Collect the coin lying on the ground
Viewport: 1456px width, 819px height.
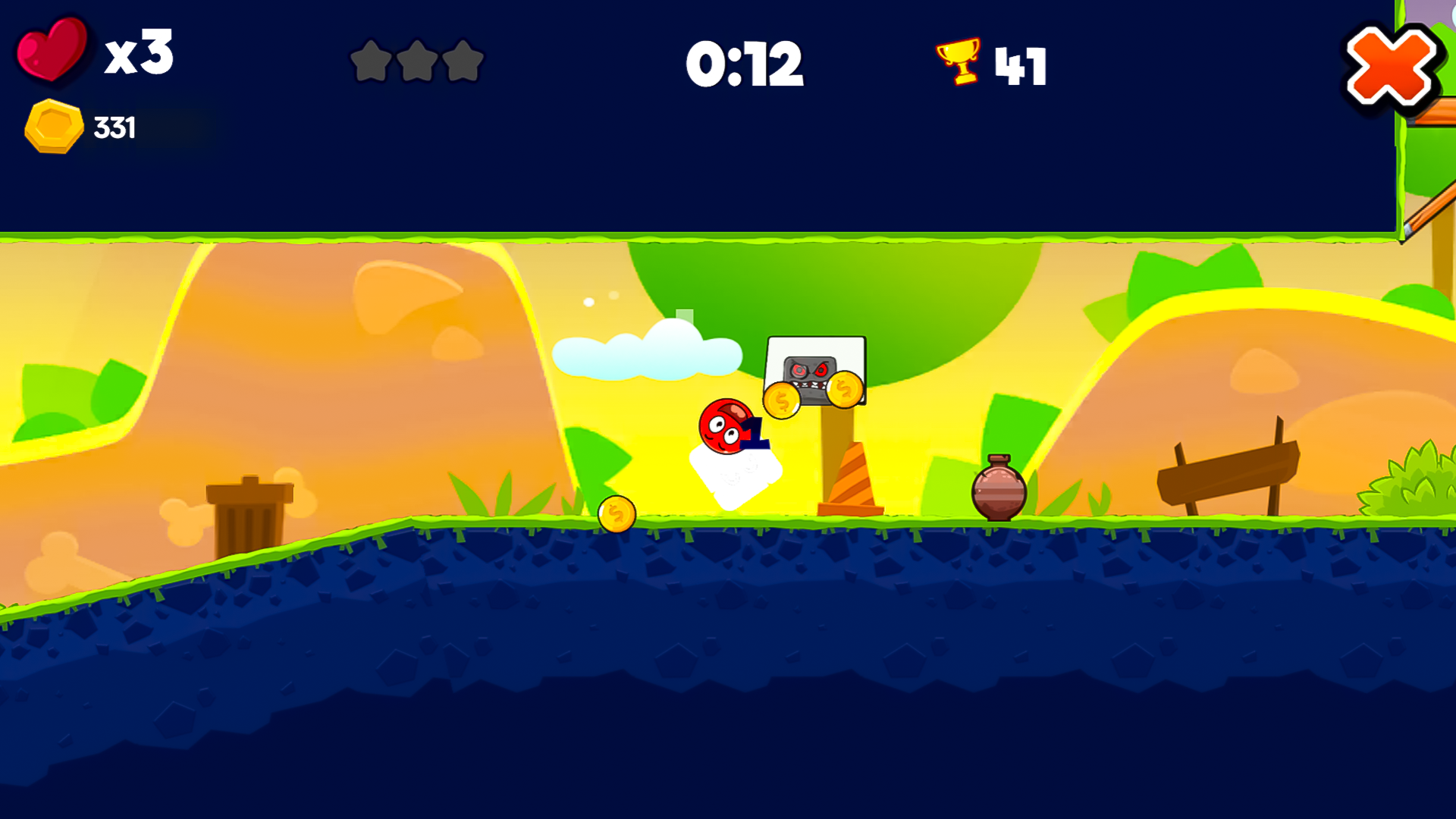[616, 513]
